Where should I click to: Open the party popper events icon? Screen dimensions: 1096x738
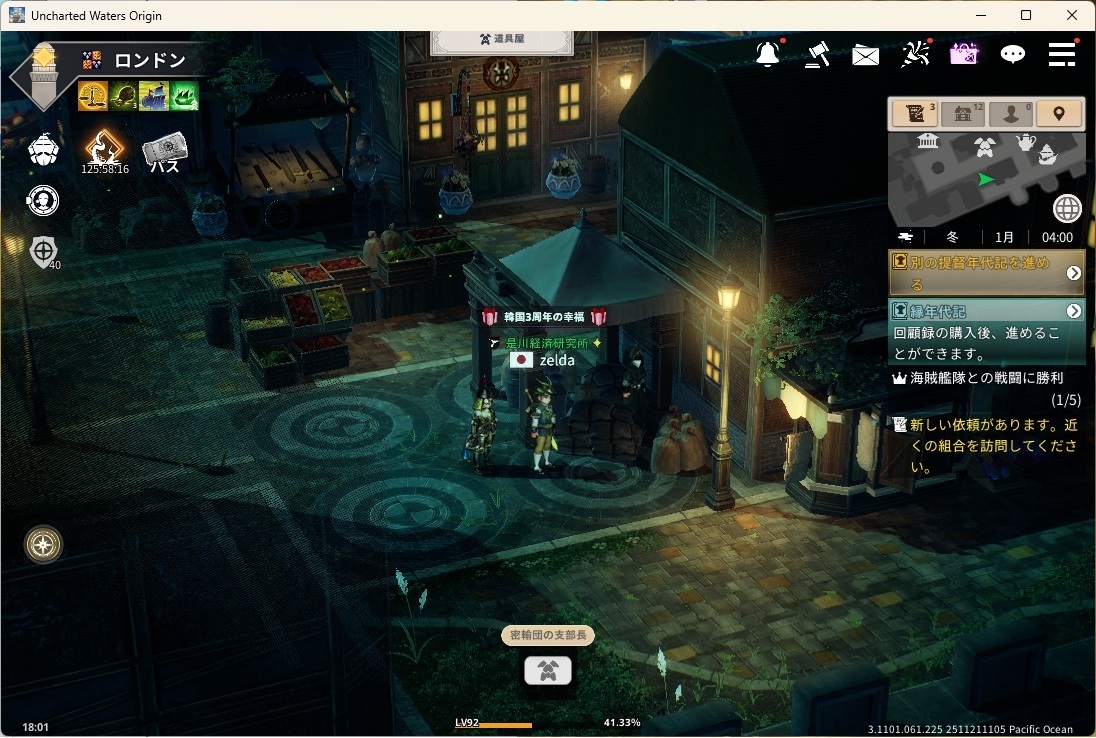tap(914, 55)
